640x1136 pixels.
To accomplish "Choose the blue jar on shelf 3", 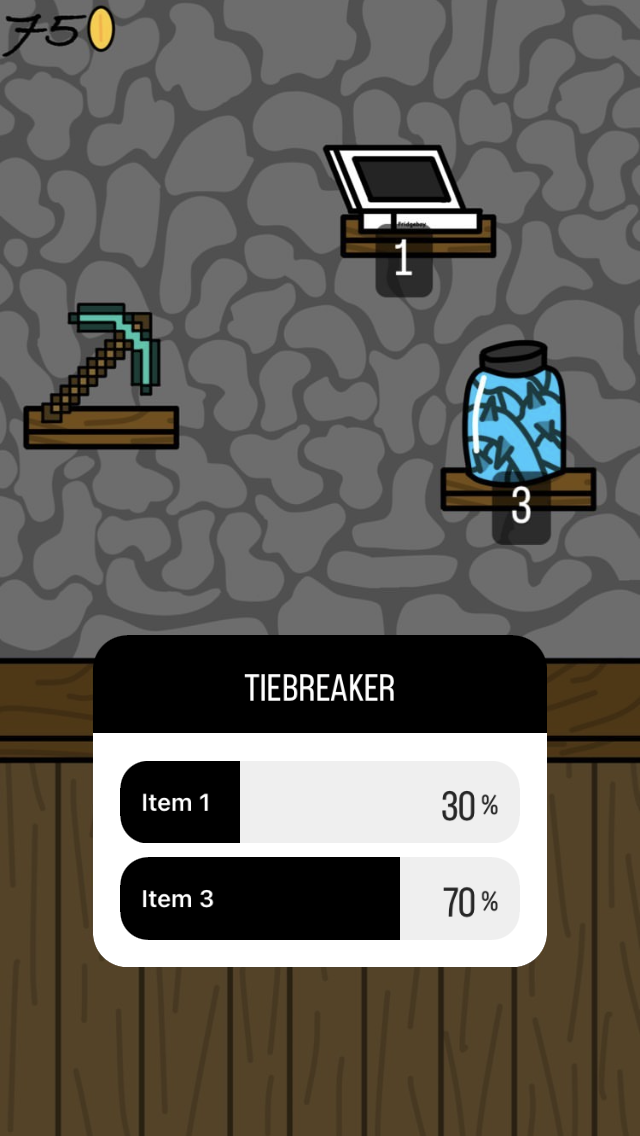I will pyautogui.click(x=515, y=415).
